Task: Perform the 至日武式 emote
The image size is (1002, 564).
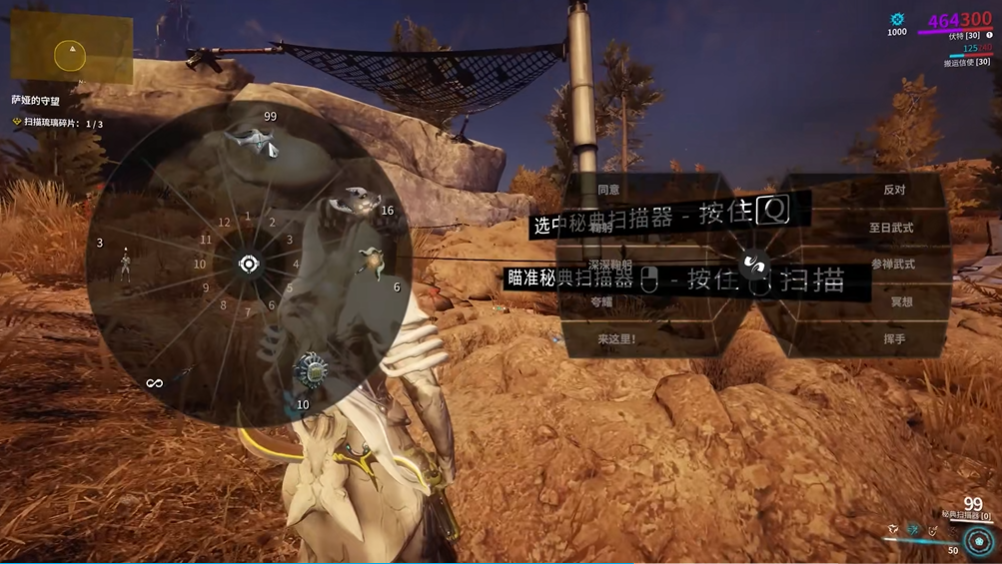Action: coord(891,228)
